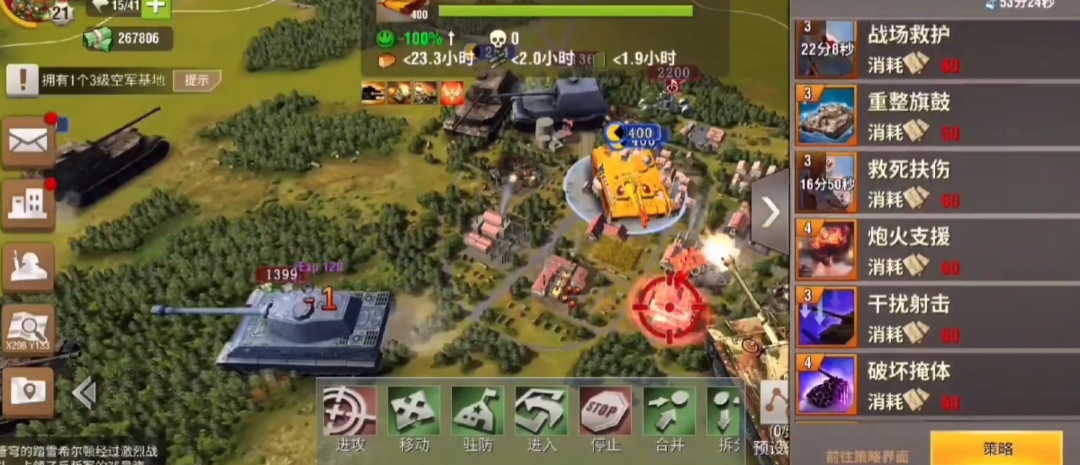The height and width of the screenshot is (465, 1080).
Task: Open the city buildings icon
Action: tap(29, 205)
